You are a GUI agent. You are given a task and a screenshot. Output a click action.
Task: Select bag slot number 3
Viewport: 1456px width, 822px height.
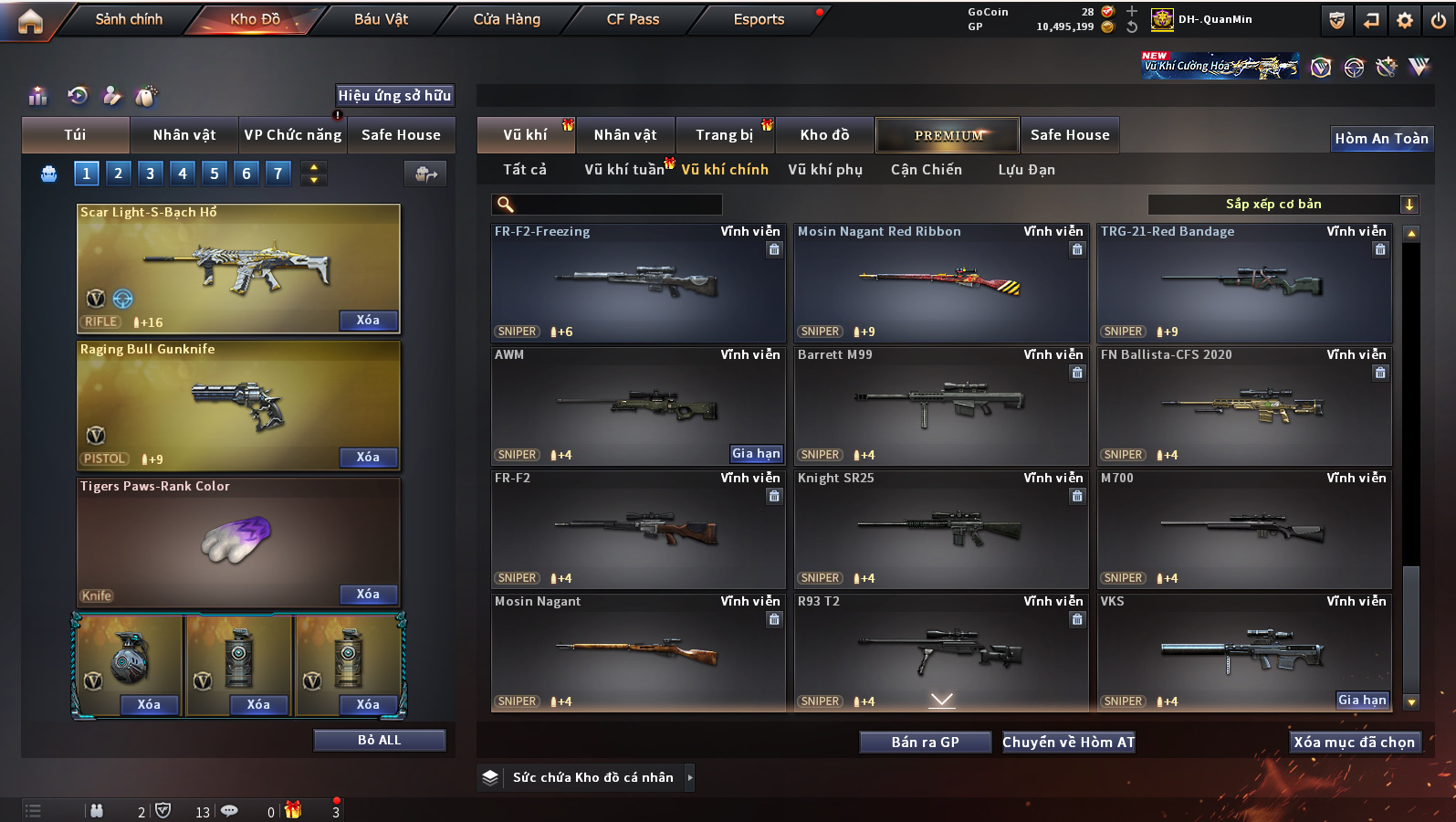[150, 173]
